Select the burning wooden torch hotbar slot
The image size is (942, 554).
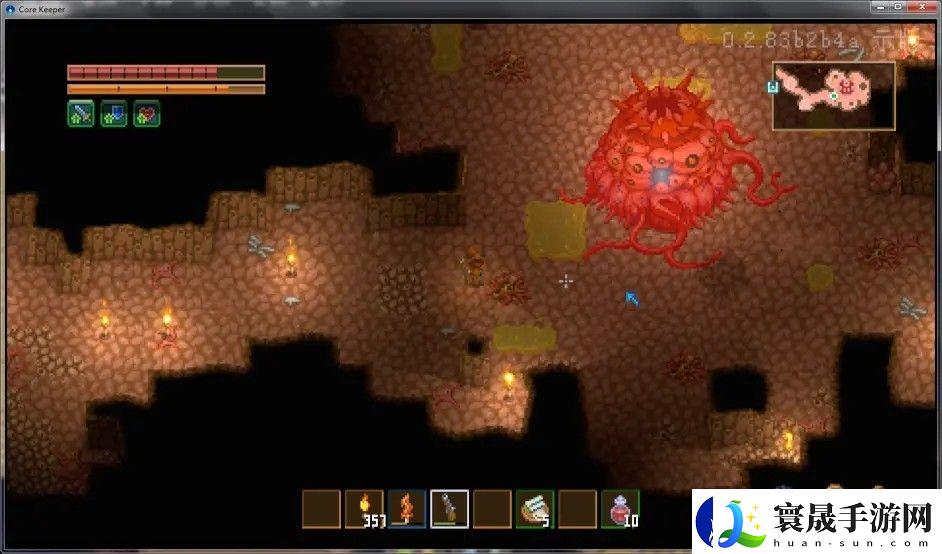[407, 509]
